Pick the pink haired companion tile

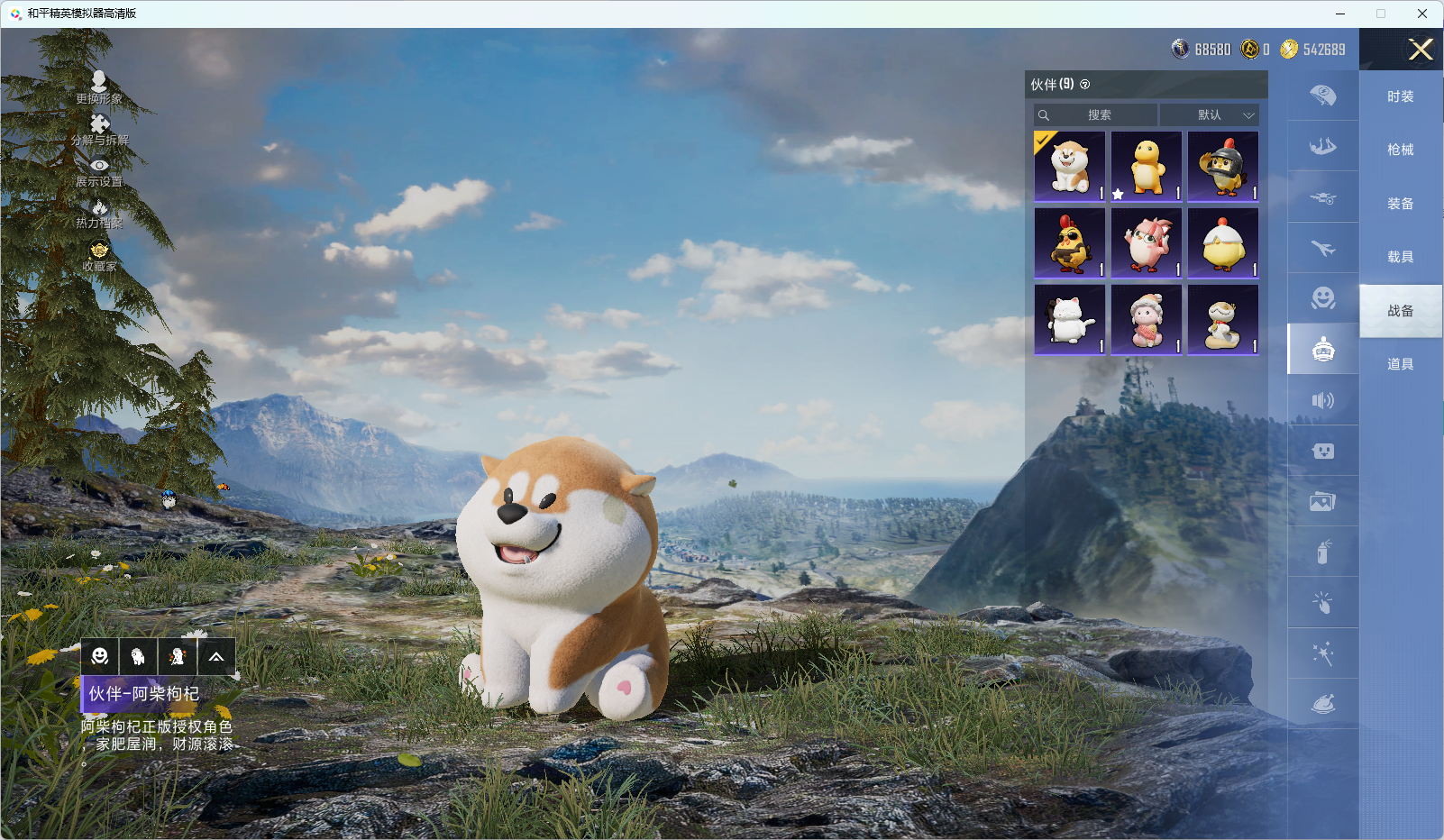[1147, 243]
